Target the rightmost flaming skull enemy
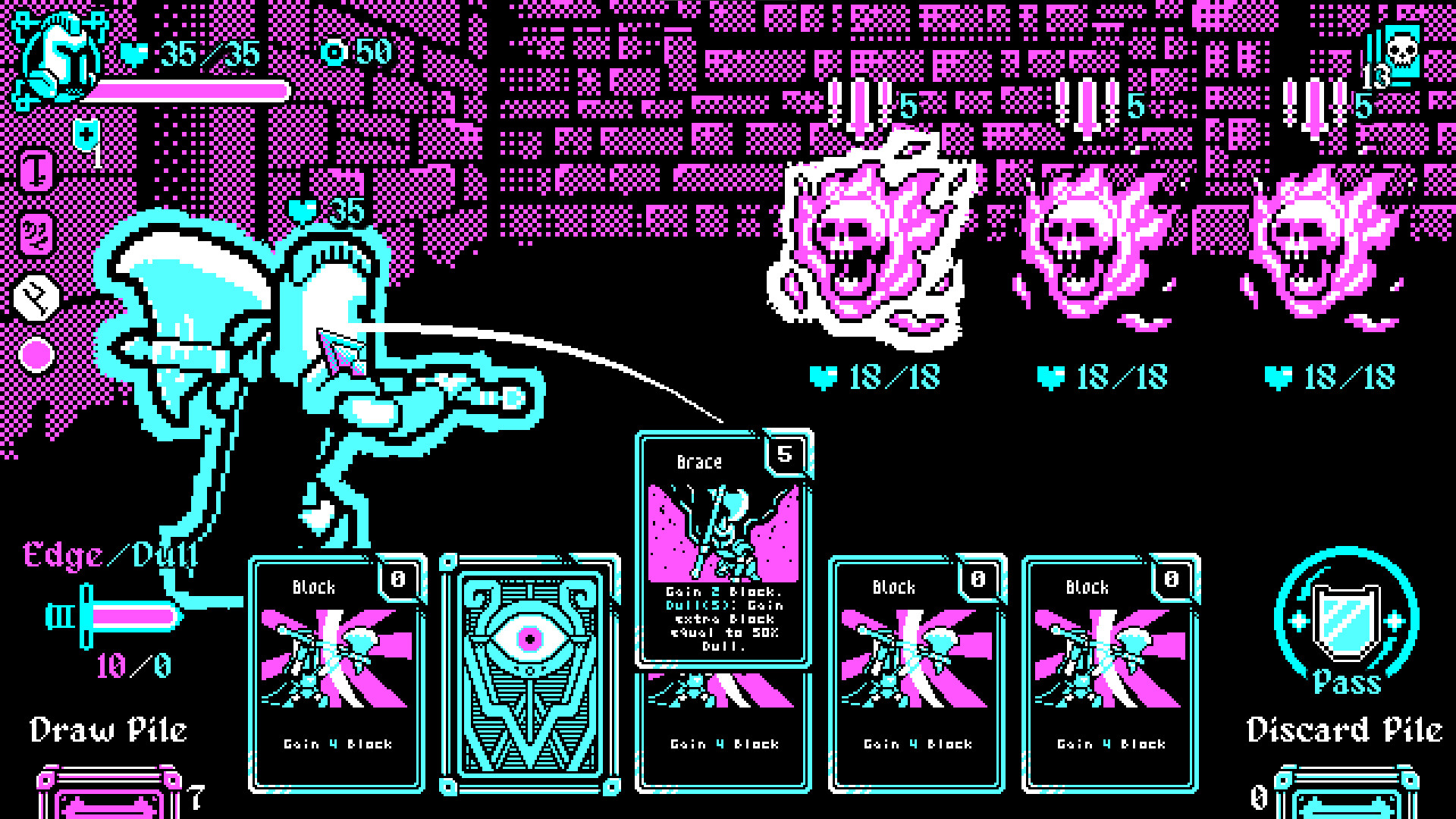This screenshot has height=819, width=1456. 1327,250
